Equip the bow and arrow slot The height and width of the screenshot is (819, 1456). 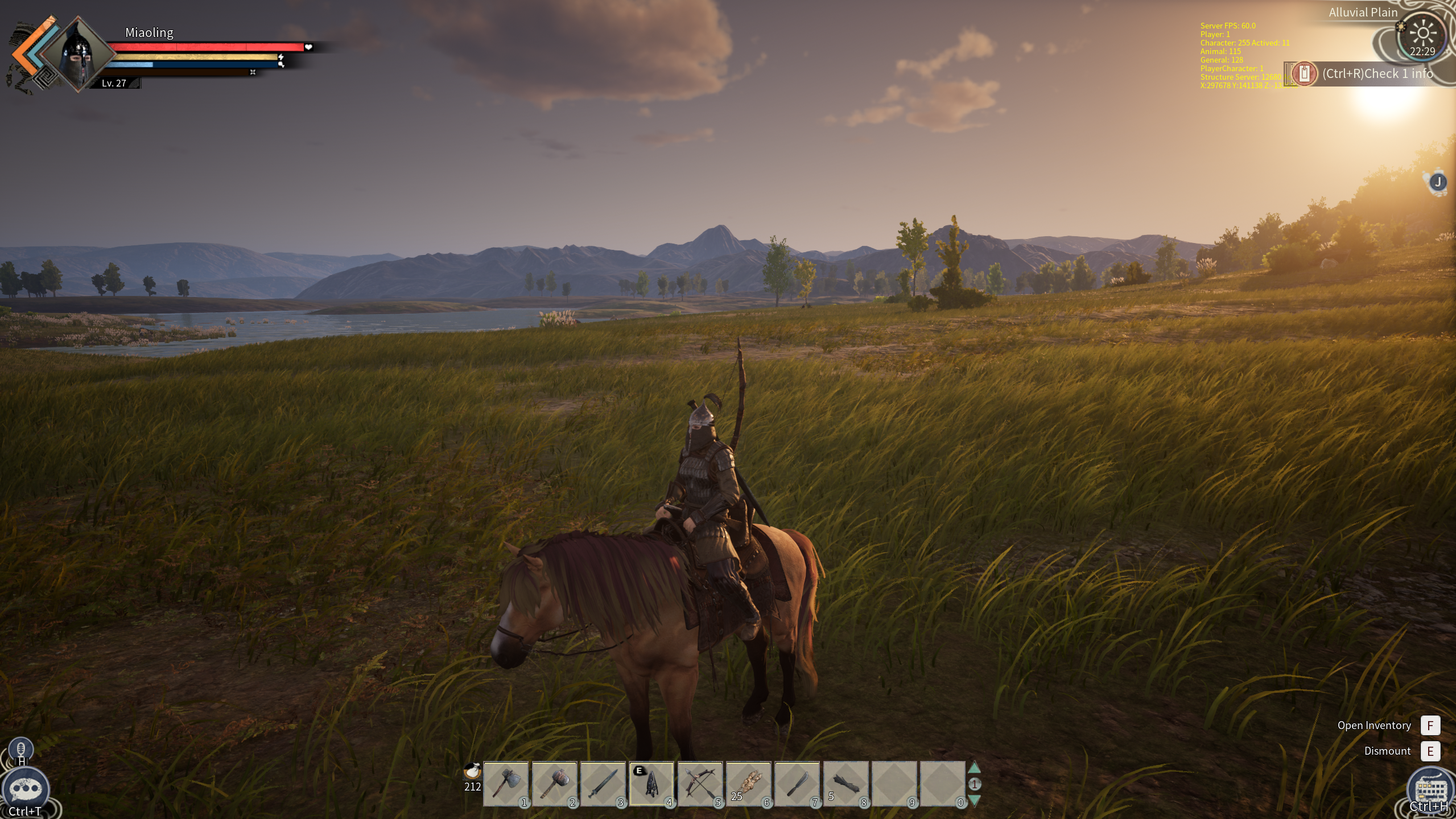pos(700,784)
